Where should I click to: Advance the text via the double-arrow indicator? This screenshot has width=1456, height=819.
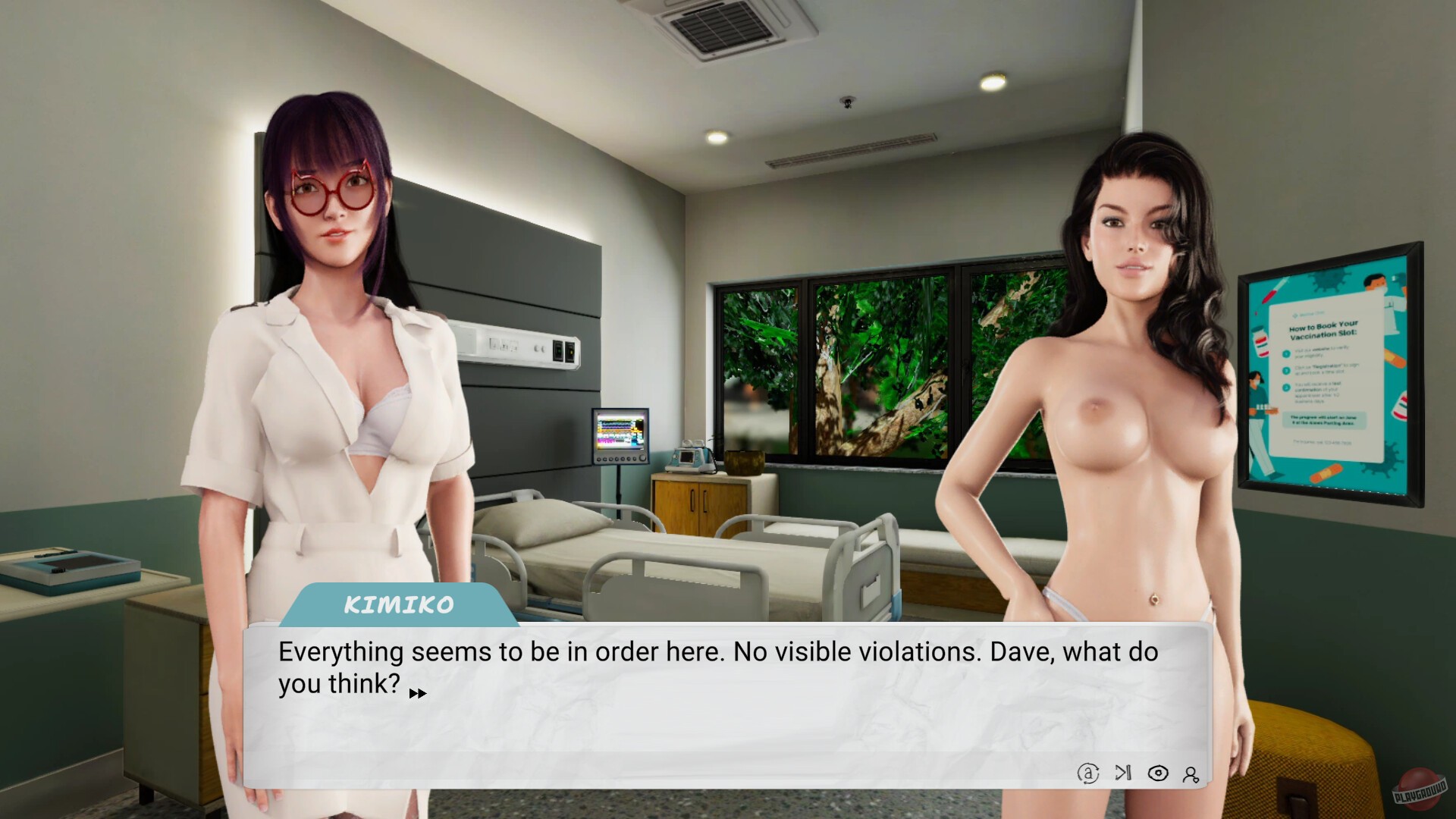tap(416, 692)
